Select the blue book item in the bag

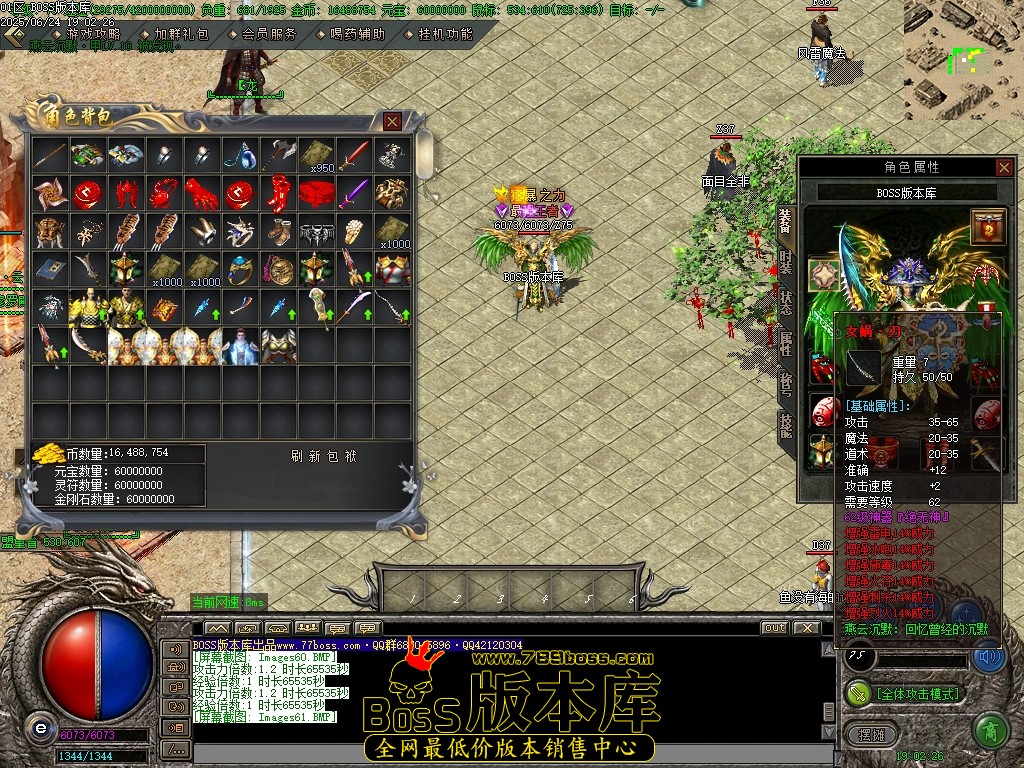[50, 268]
